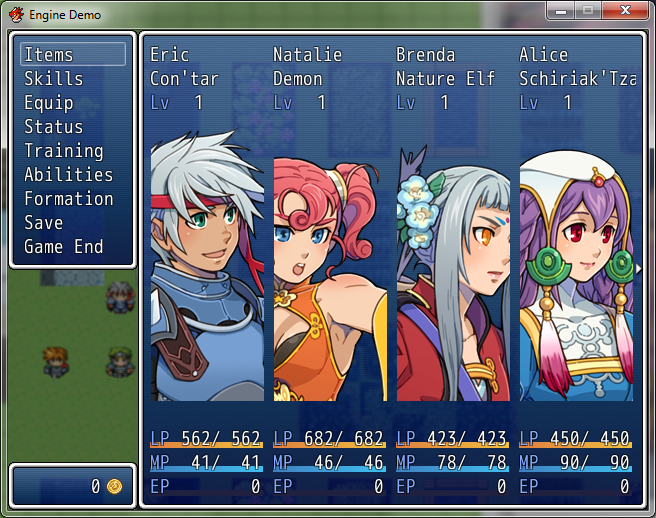
Task: Choose the Equip menu entry
Action: [x=49, y=102]
